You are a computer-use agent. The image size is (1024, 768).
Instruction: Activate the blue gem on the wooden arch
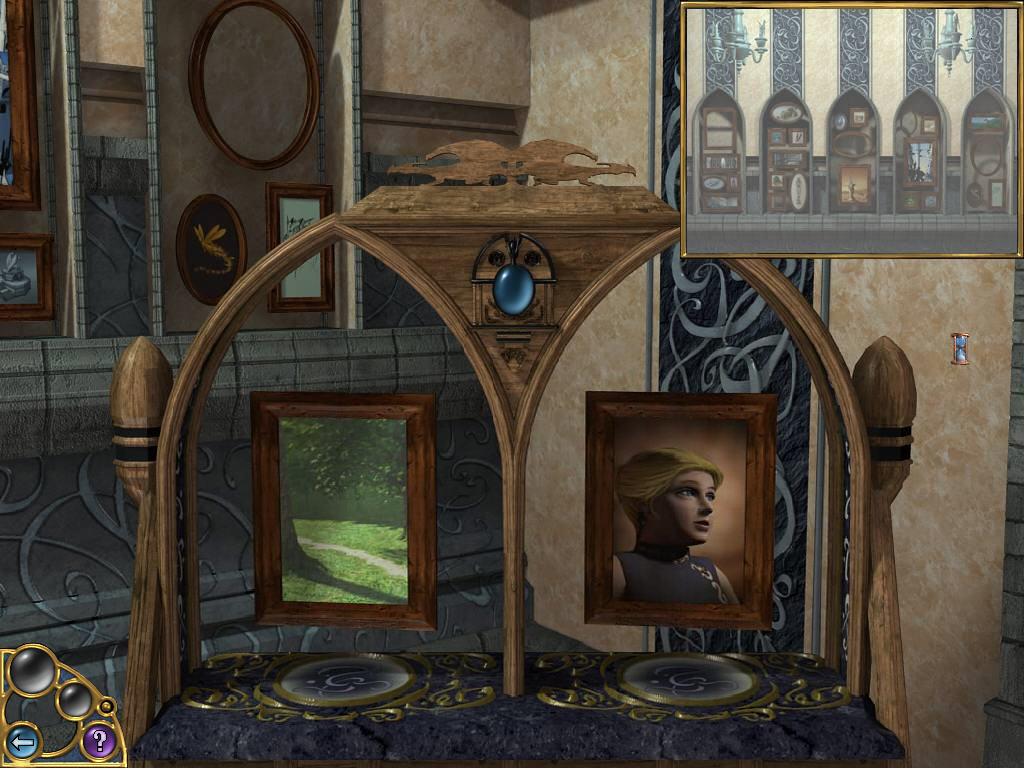point(513,286)
